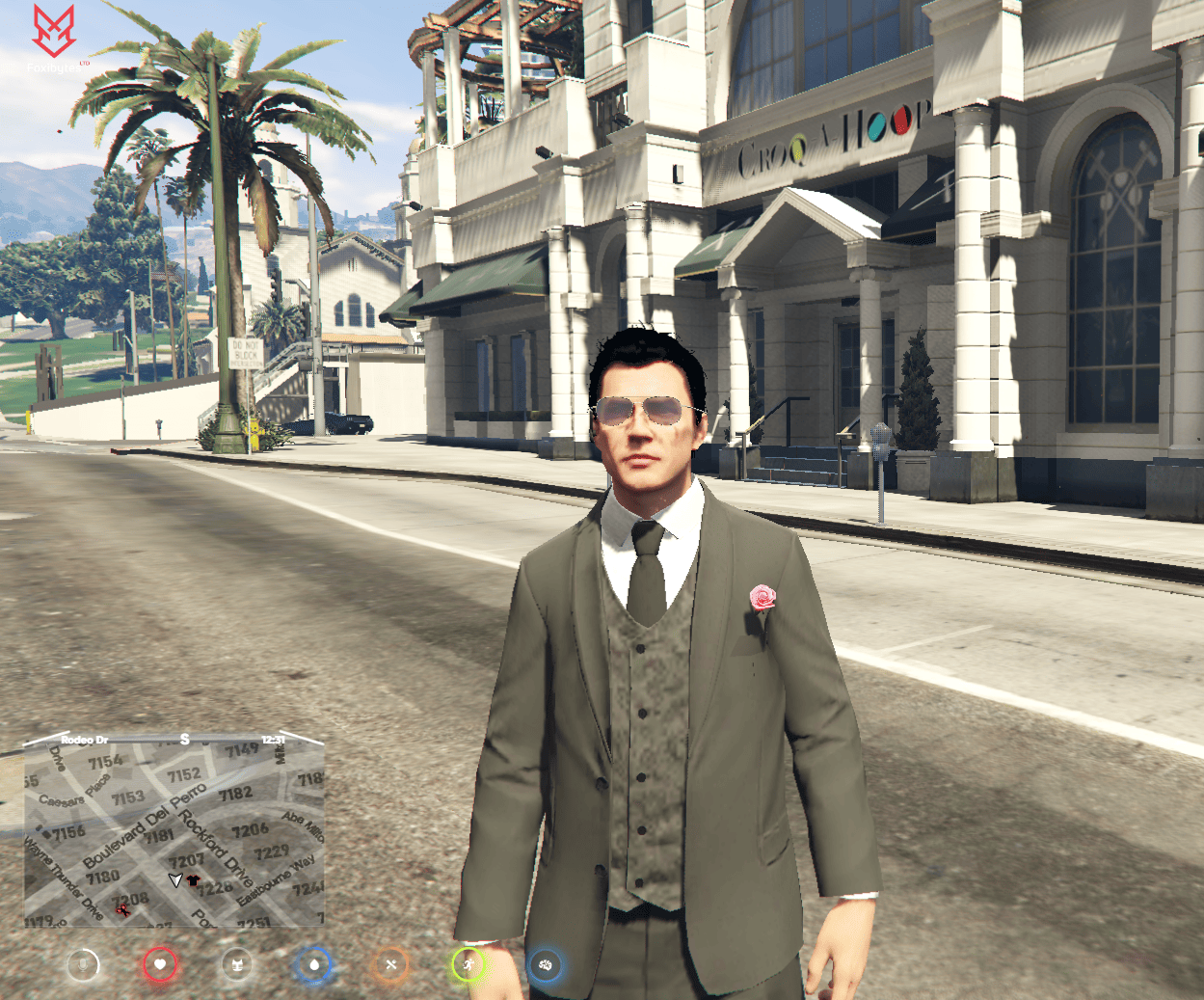Click the microphone voice indicator icon
The width and height of the screenshot is (1204, 1000).
tap(83, 963)
